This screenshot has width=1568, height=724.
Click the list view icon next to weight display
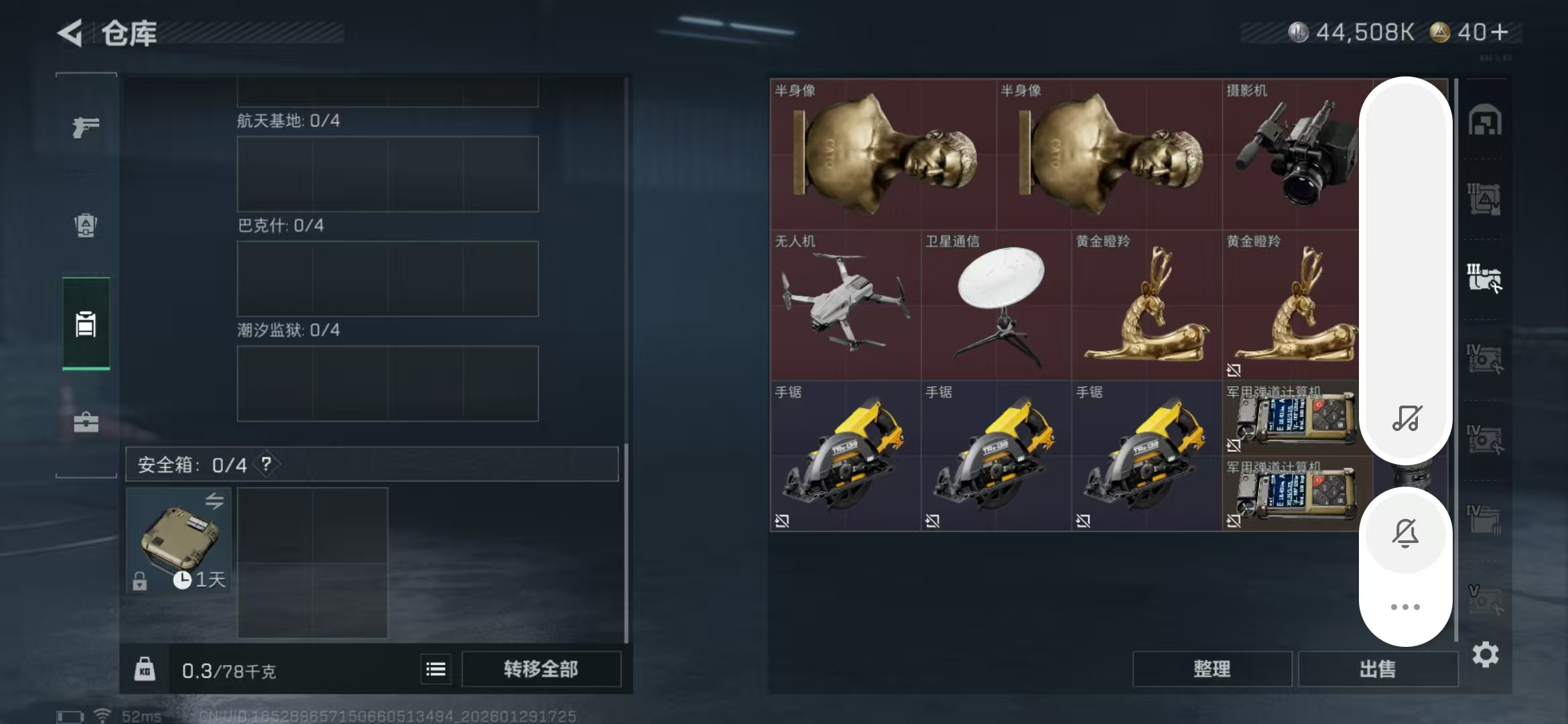point(435,669)
